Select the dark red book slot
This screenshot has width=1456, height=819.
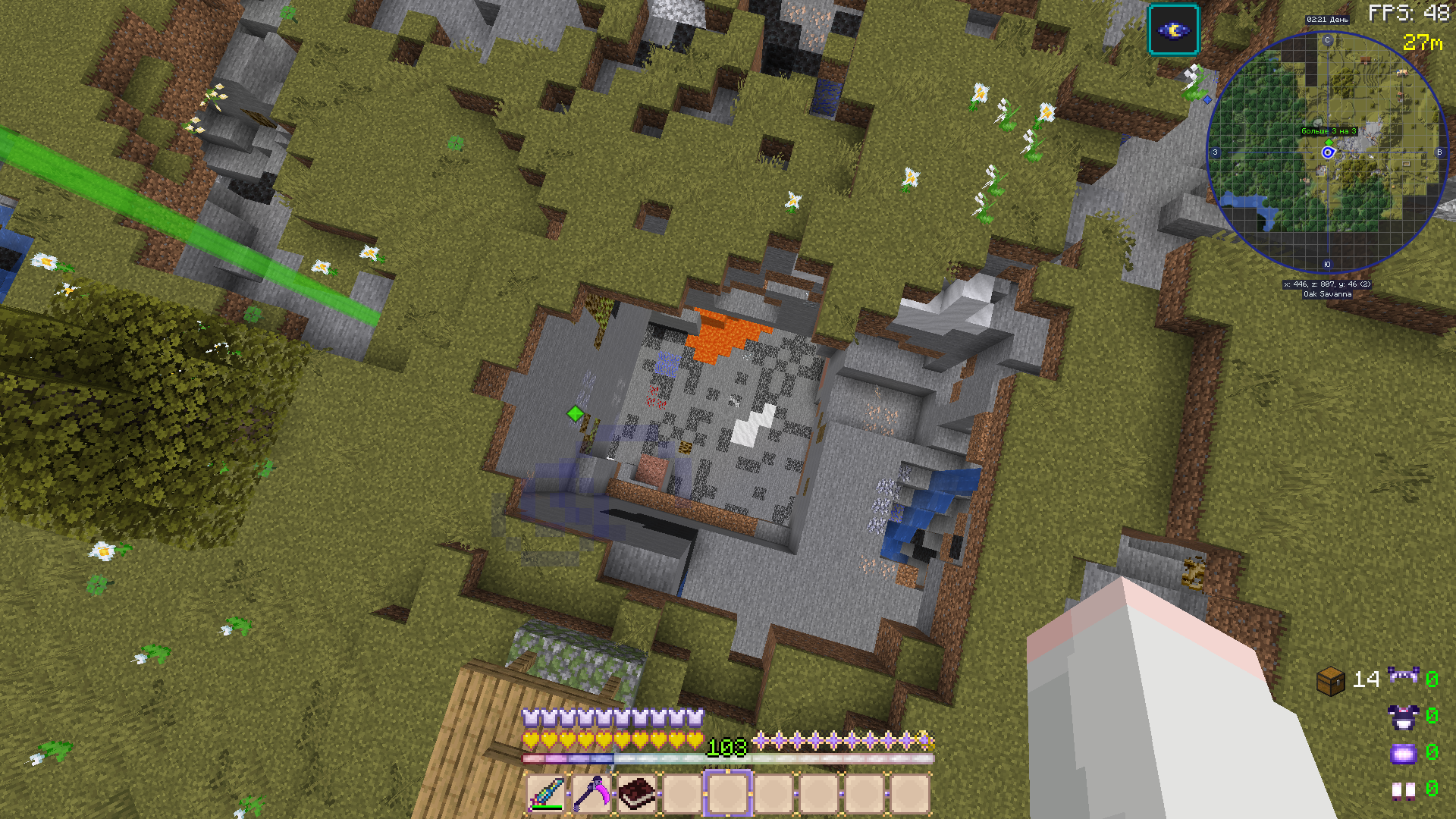tap(637, 793)
